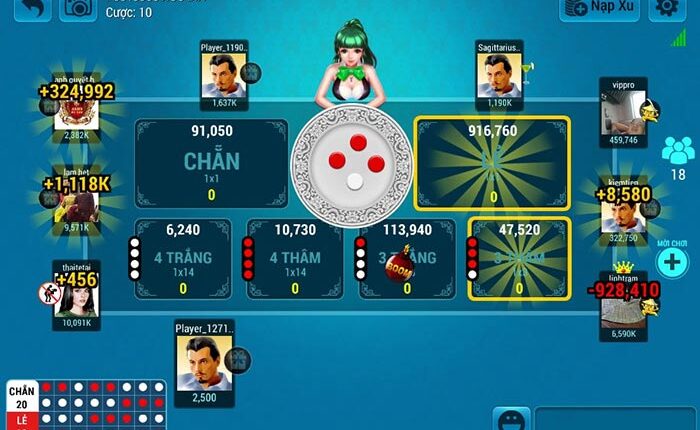Go back with the arrow button
Screen dimensions: 700x430
pyautogui.click(x=34, y=8)
